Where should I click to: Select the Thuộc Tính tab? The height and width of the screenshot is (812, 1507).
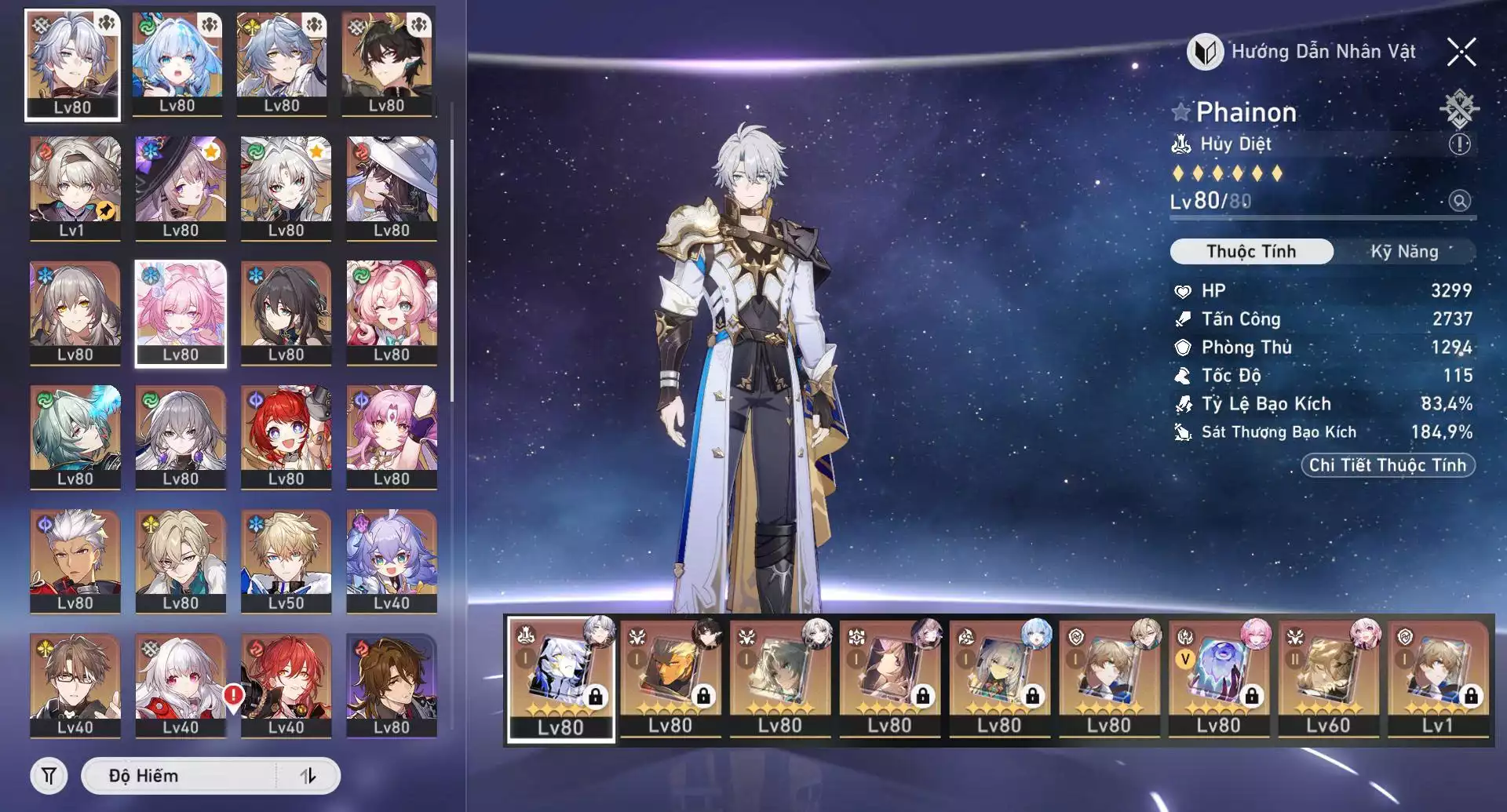pos(1251,252)
